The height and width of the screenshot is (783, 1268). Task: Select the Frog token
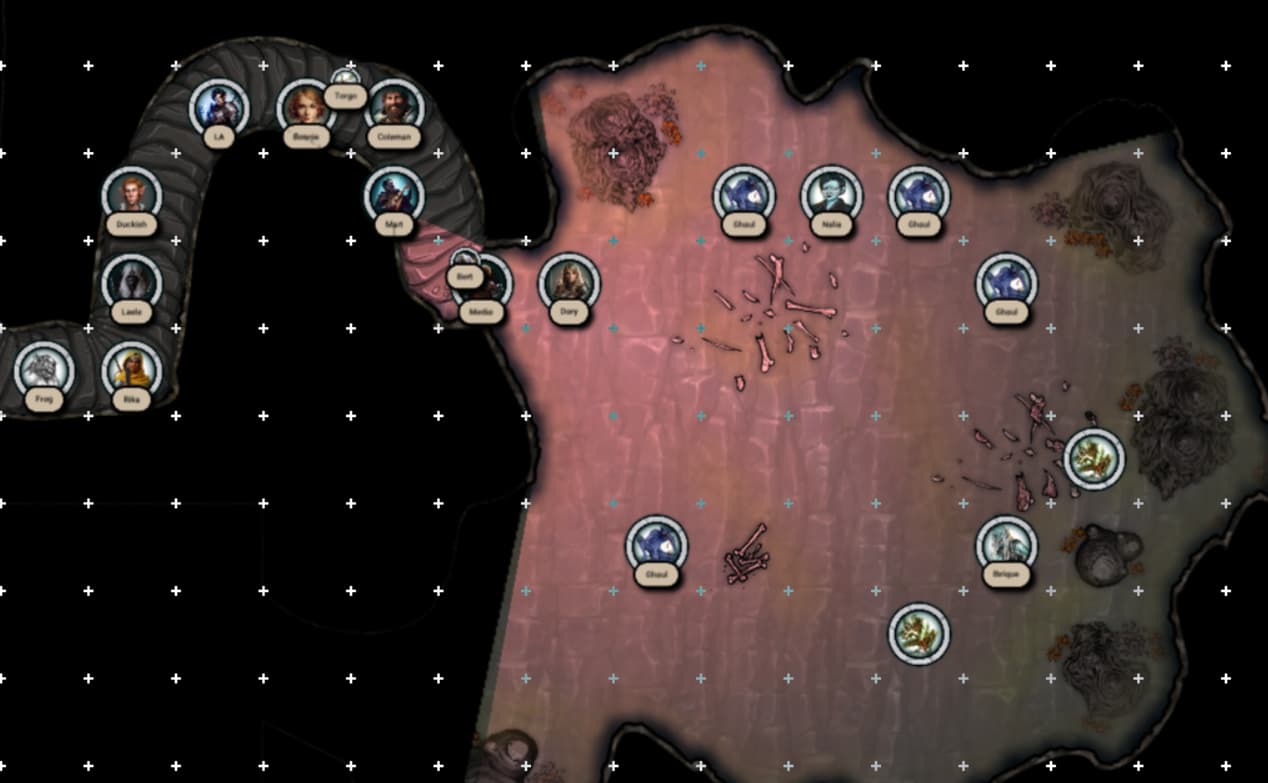(x=44, y=370)
